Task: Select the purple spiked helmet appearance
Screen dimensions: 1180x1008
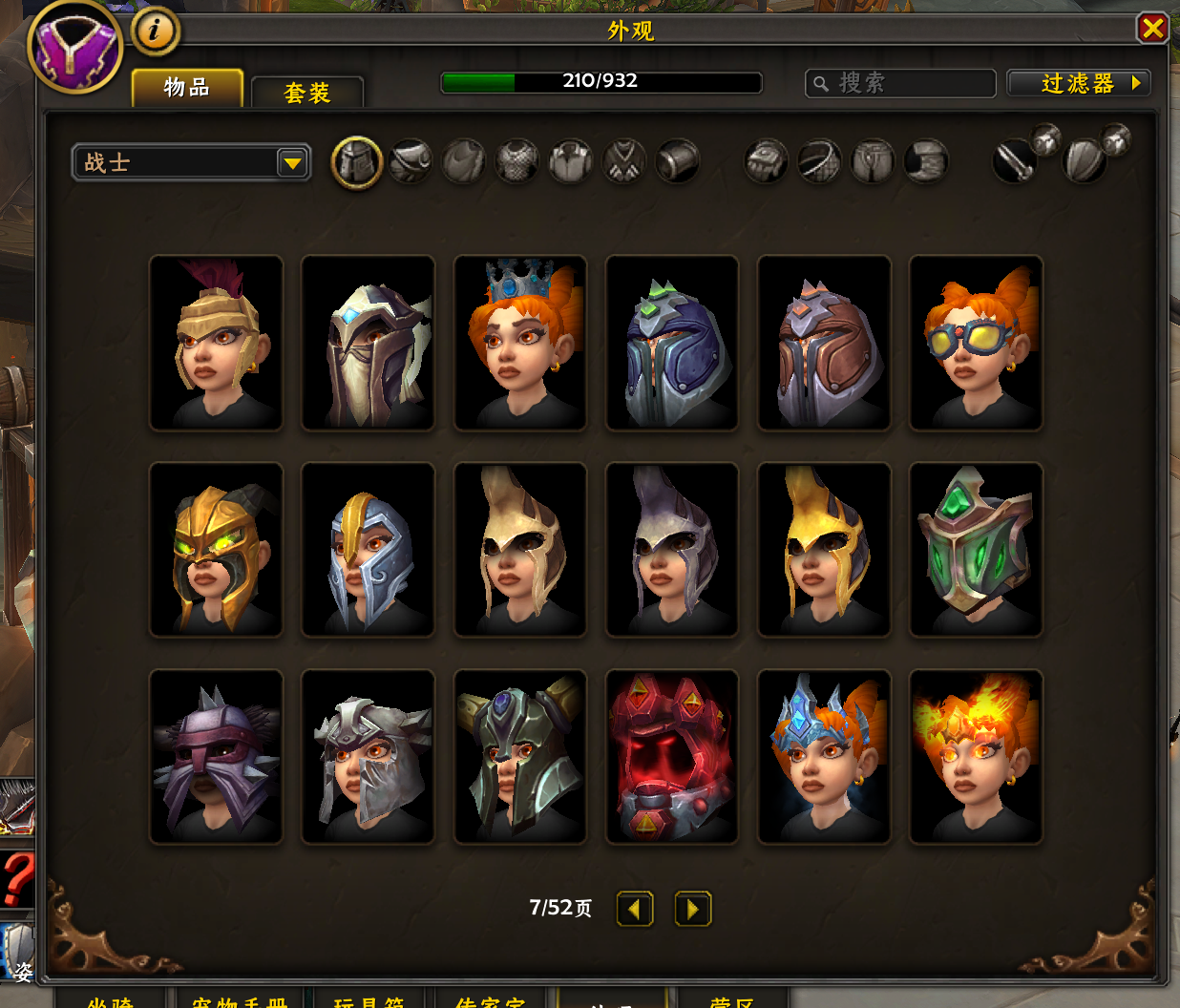Action: (216, 757)
